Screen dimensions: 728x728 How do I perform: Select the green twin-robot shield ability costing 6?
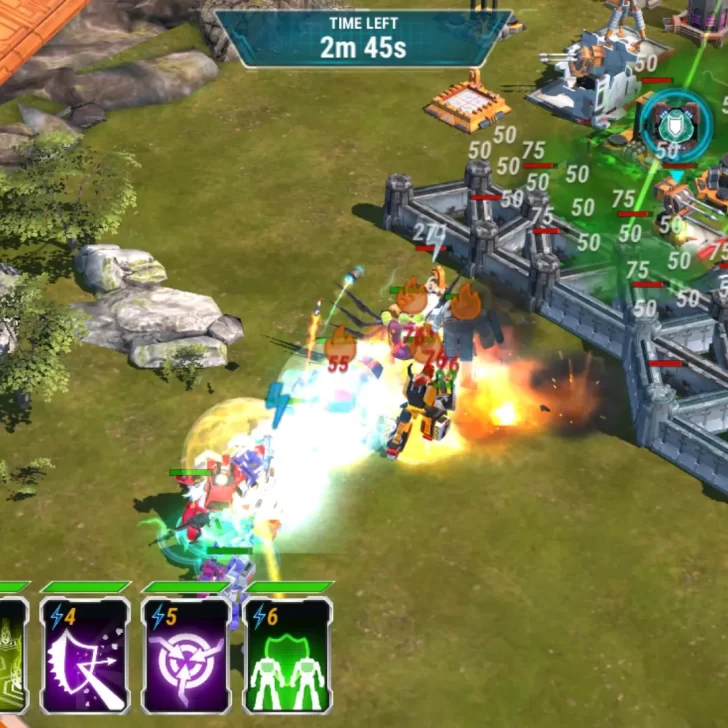click(x=288, y=655)
